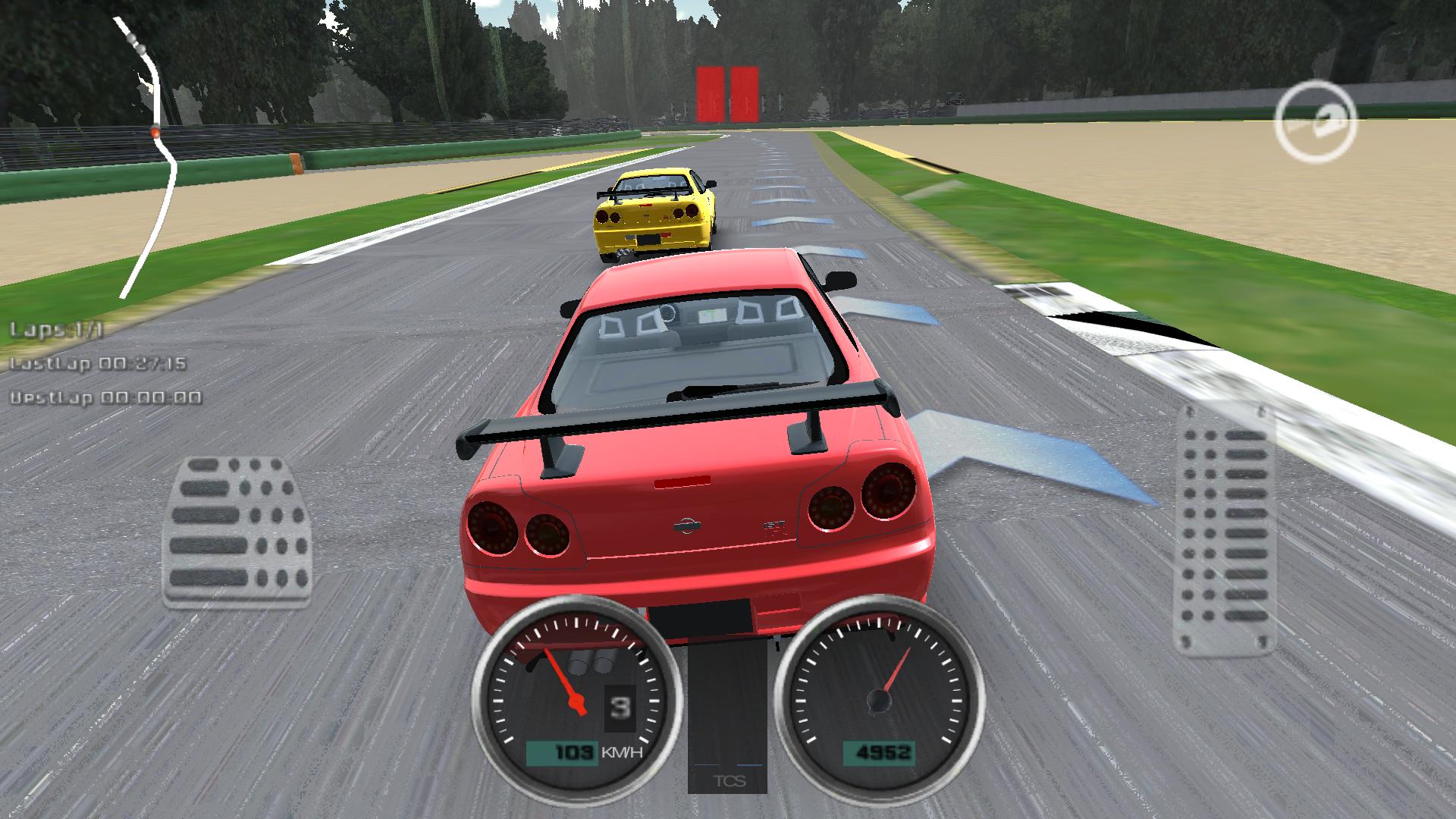Tap the right TCS indicator bar
Image resolution: width=1456 pixels, height=819 pixels.
[750, 765]
